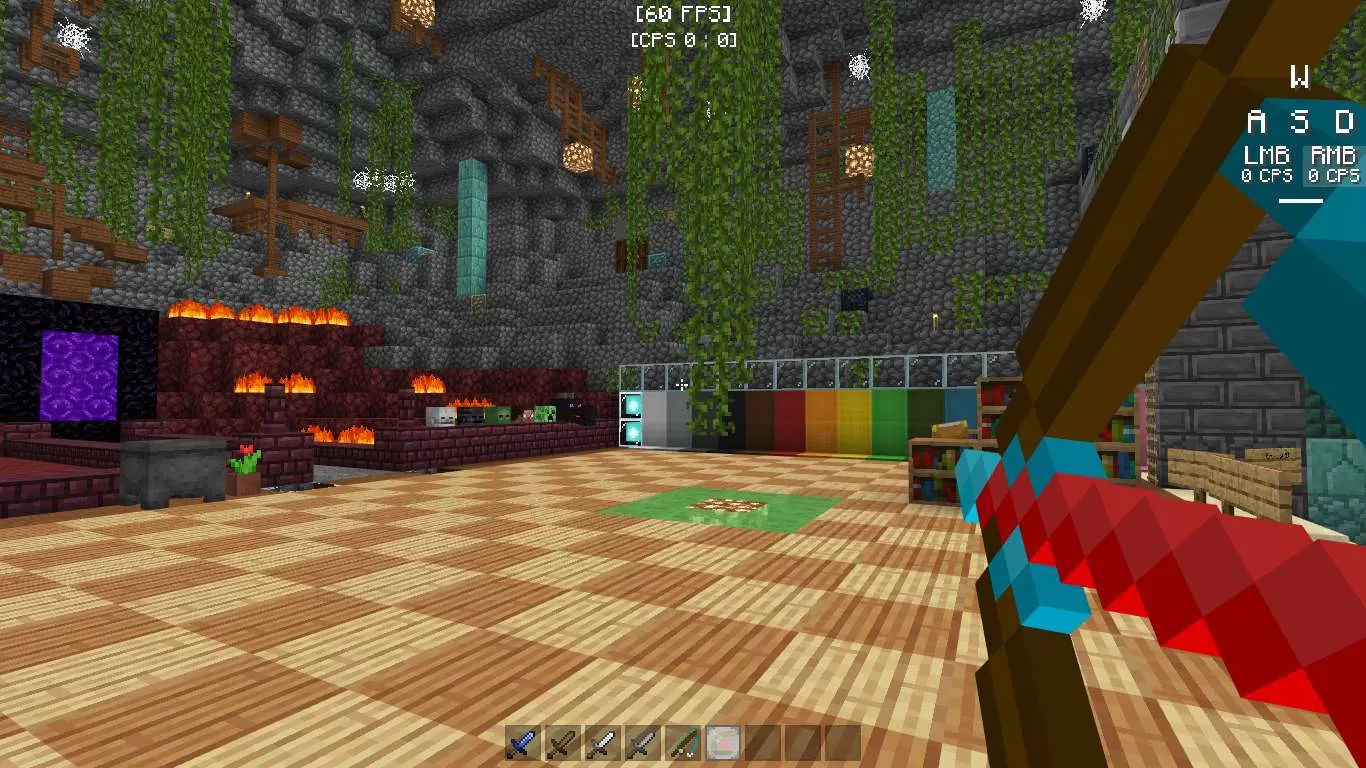Choose the iron sword in the hotbar

point(602,744)
